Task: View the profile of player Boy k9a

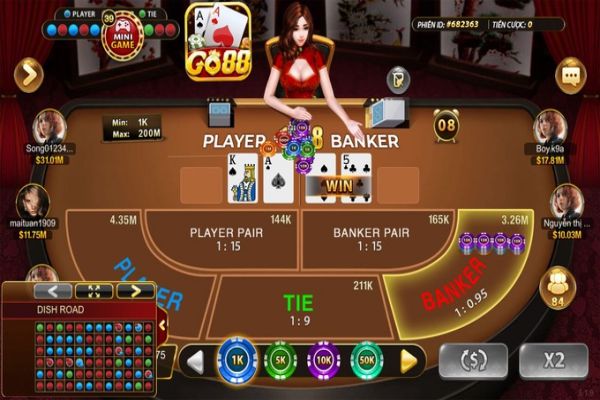Action: click(550, 127)
